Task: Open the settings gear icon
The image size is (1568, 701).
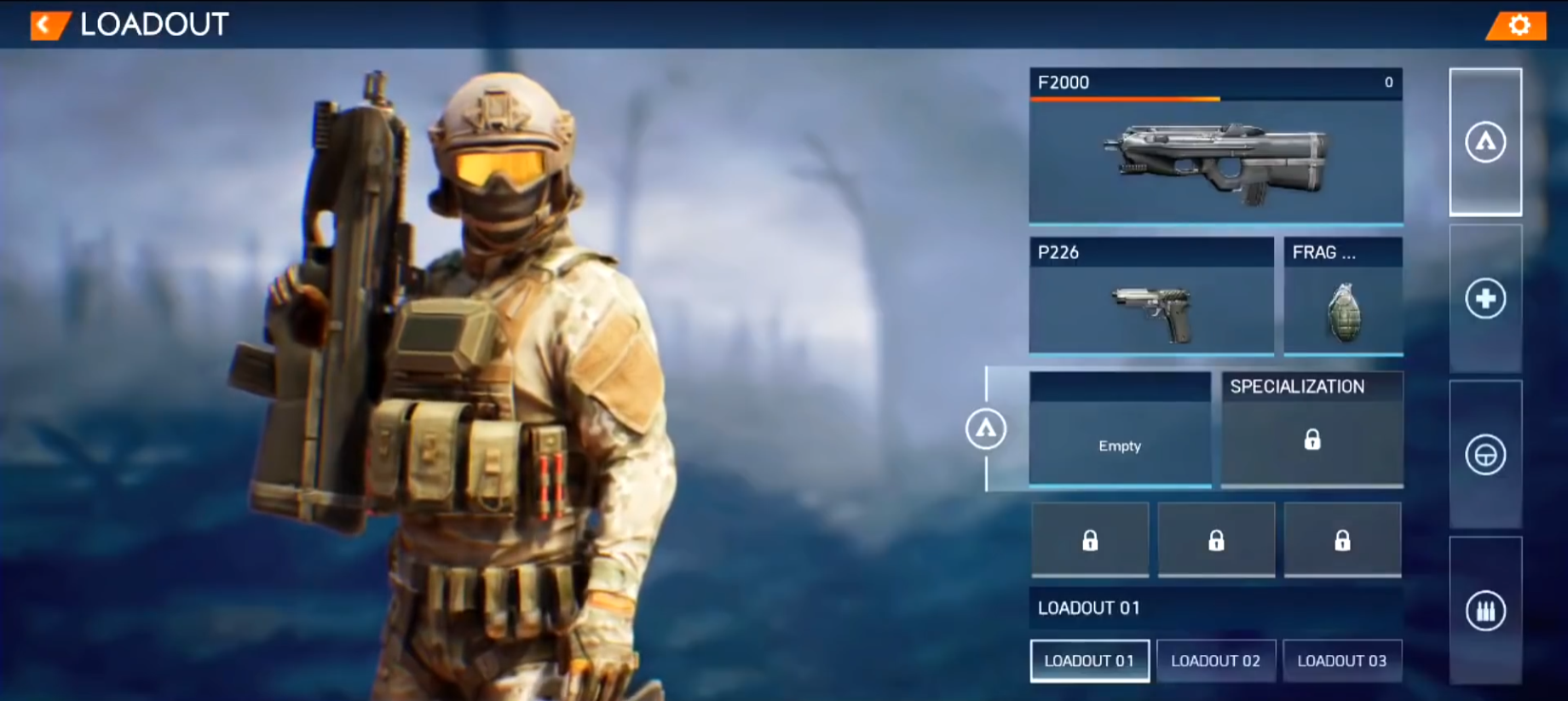Action: (x=1518, y=26)
